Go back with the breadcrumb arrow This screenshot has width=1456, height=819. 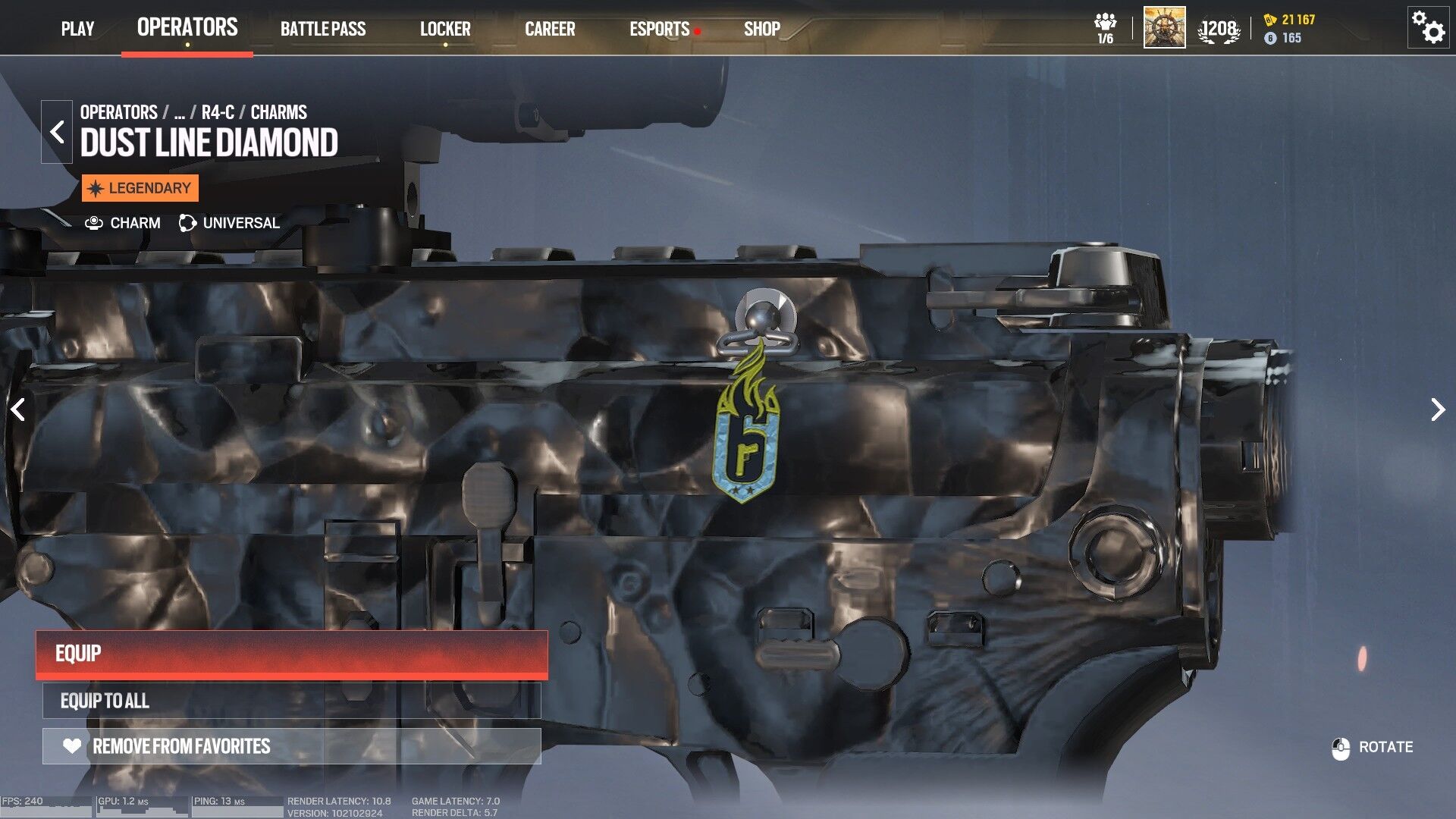point(57,132)
